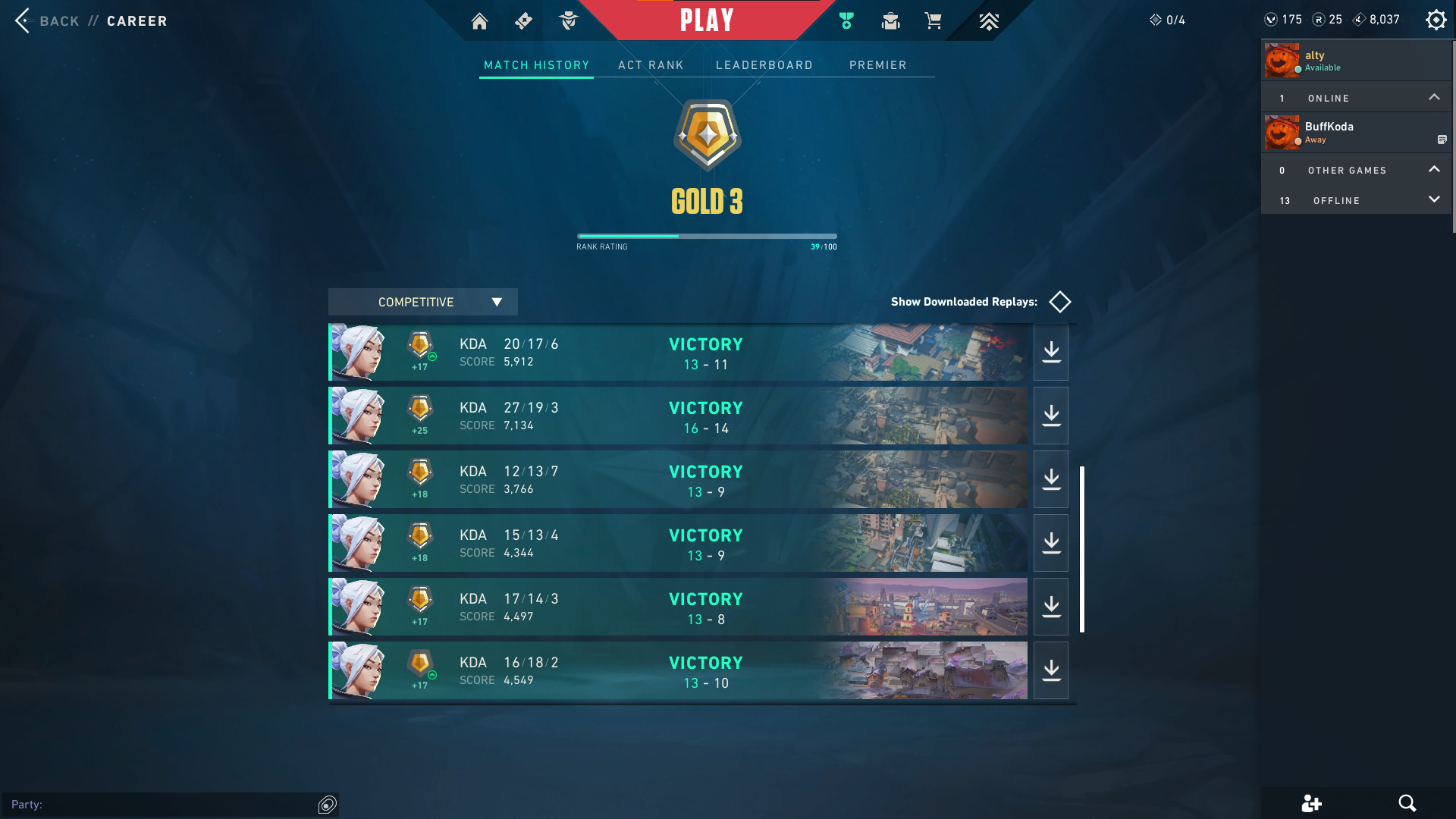Click the PLAY button
This screenshot has height=819, width=1456.
click(x=707, y=20)
